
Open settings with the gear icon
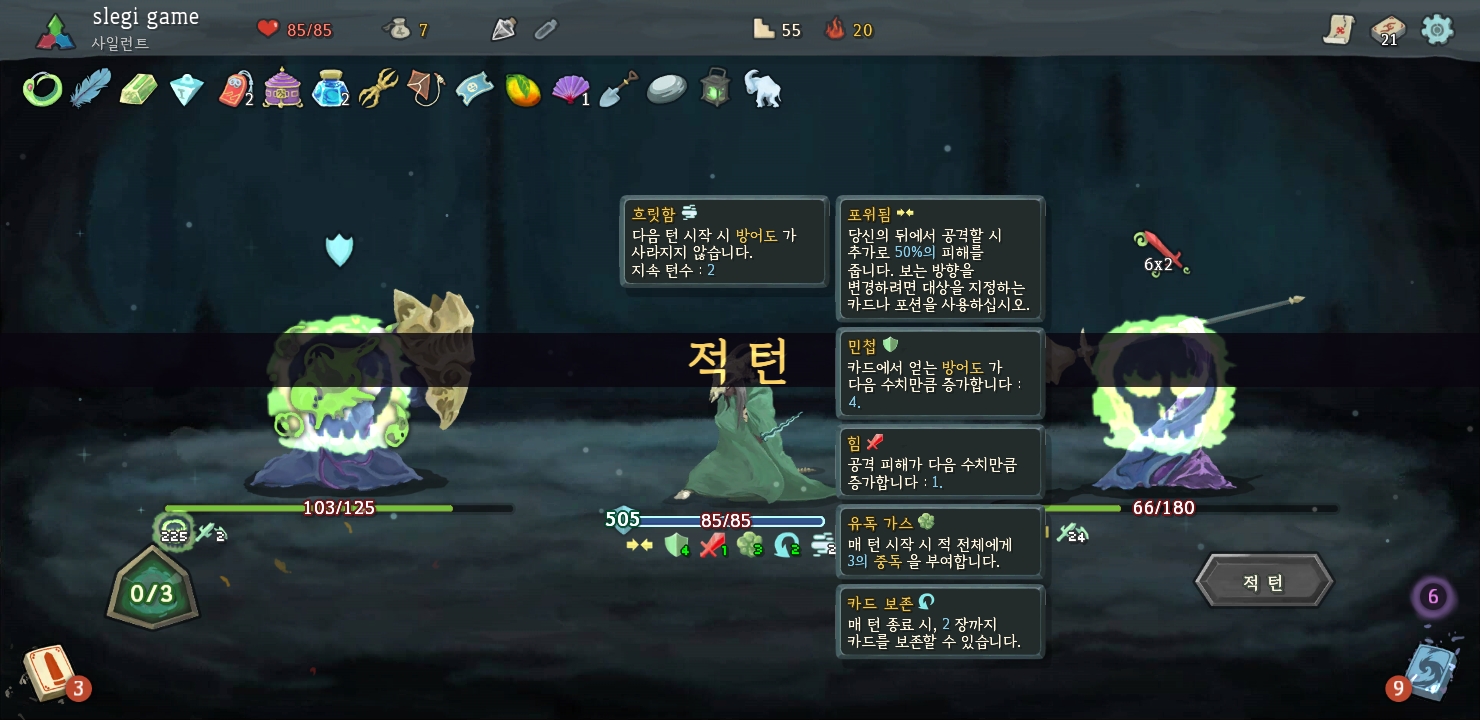1437,29
